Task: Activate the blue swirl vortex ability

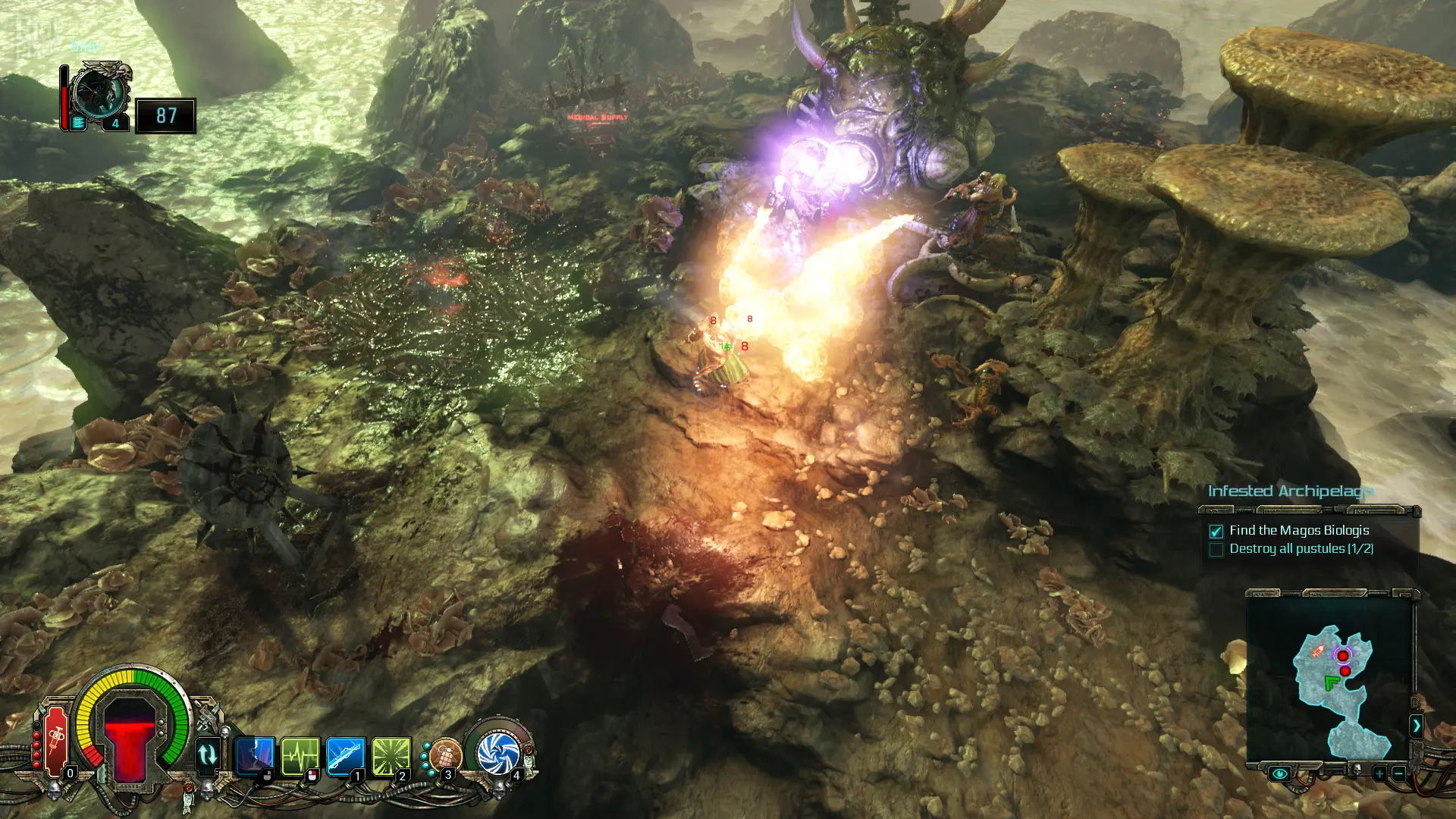Action: point(498,754)
